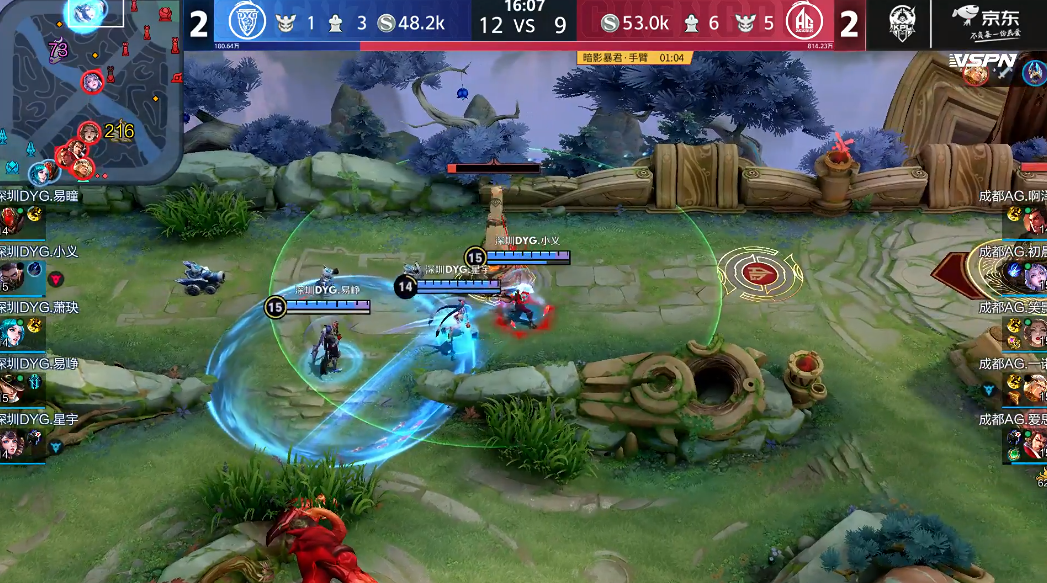Screen dimensions: 1047x583
Task: Click the blue DYG team logo
Action: (246, 22)
